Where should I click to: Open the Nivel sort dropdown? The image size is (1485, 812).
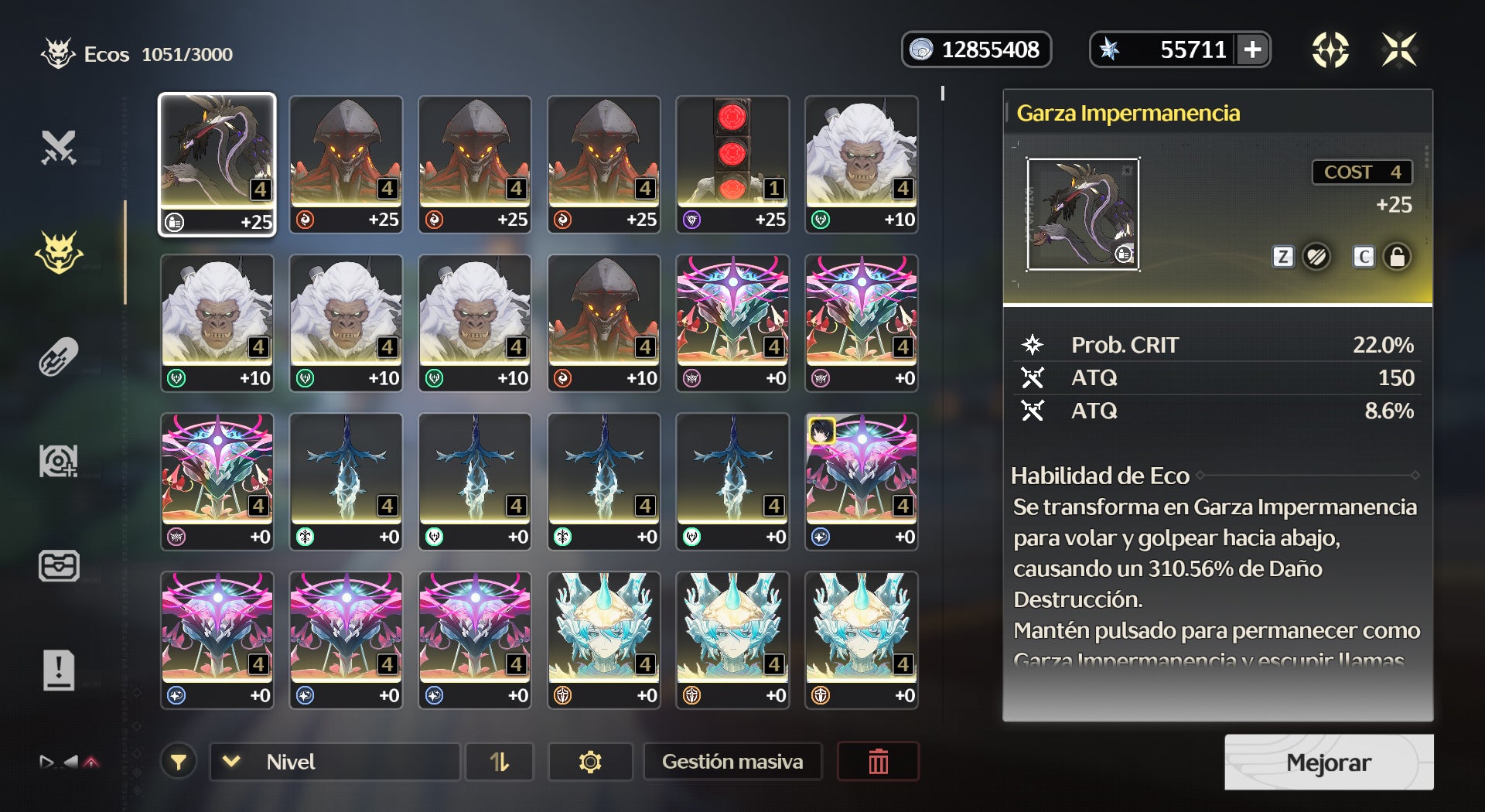pyautogui.click(x=335, y=762)
